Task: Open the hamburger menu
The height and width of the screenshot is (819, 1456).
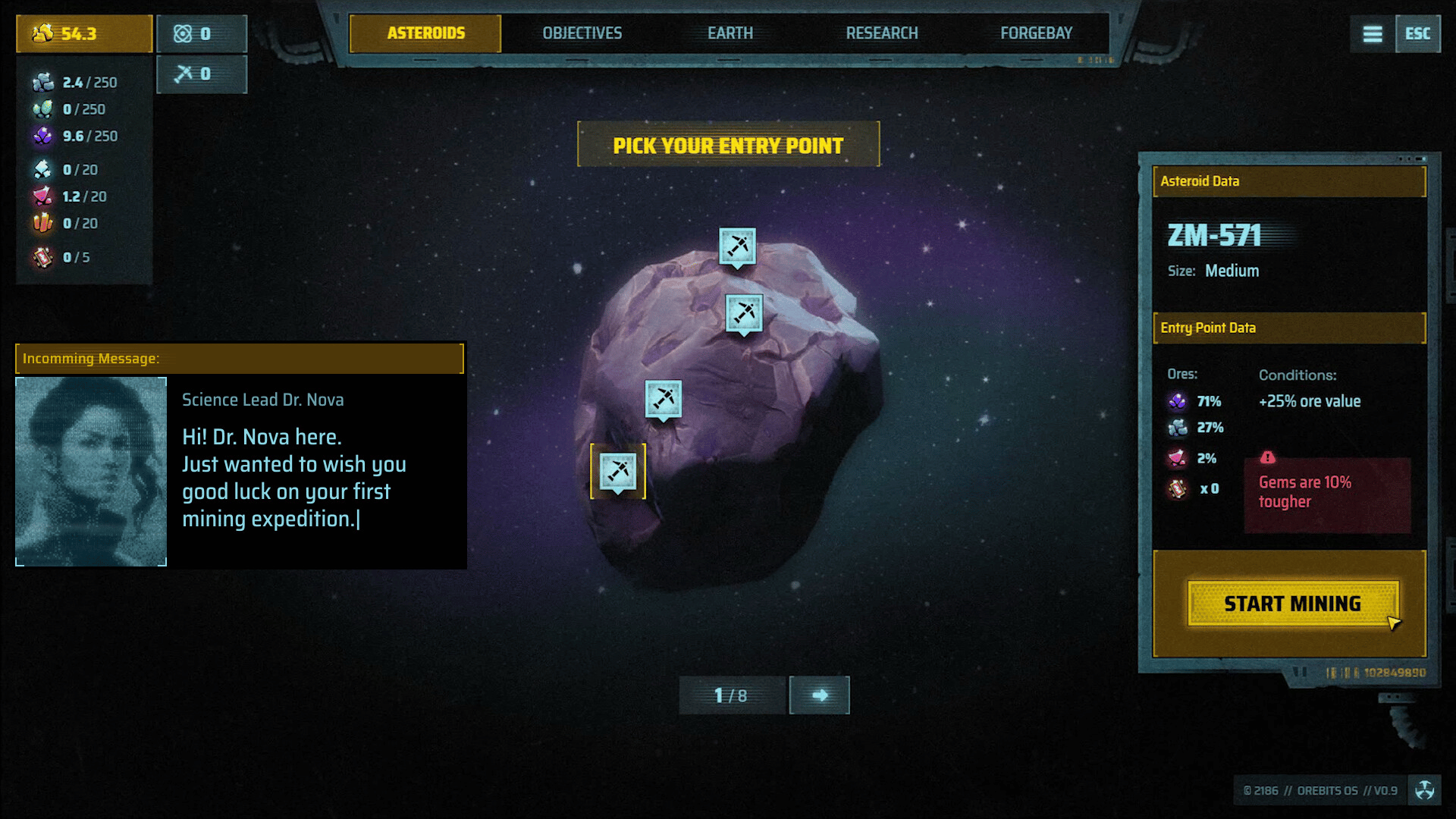Action: coord(1372,34)
